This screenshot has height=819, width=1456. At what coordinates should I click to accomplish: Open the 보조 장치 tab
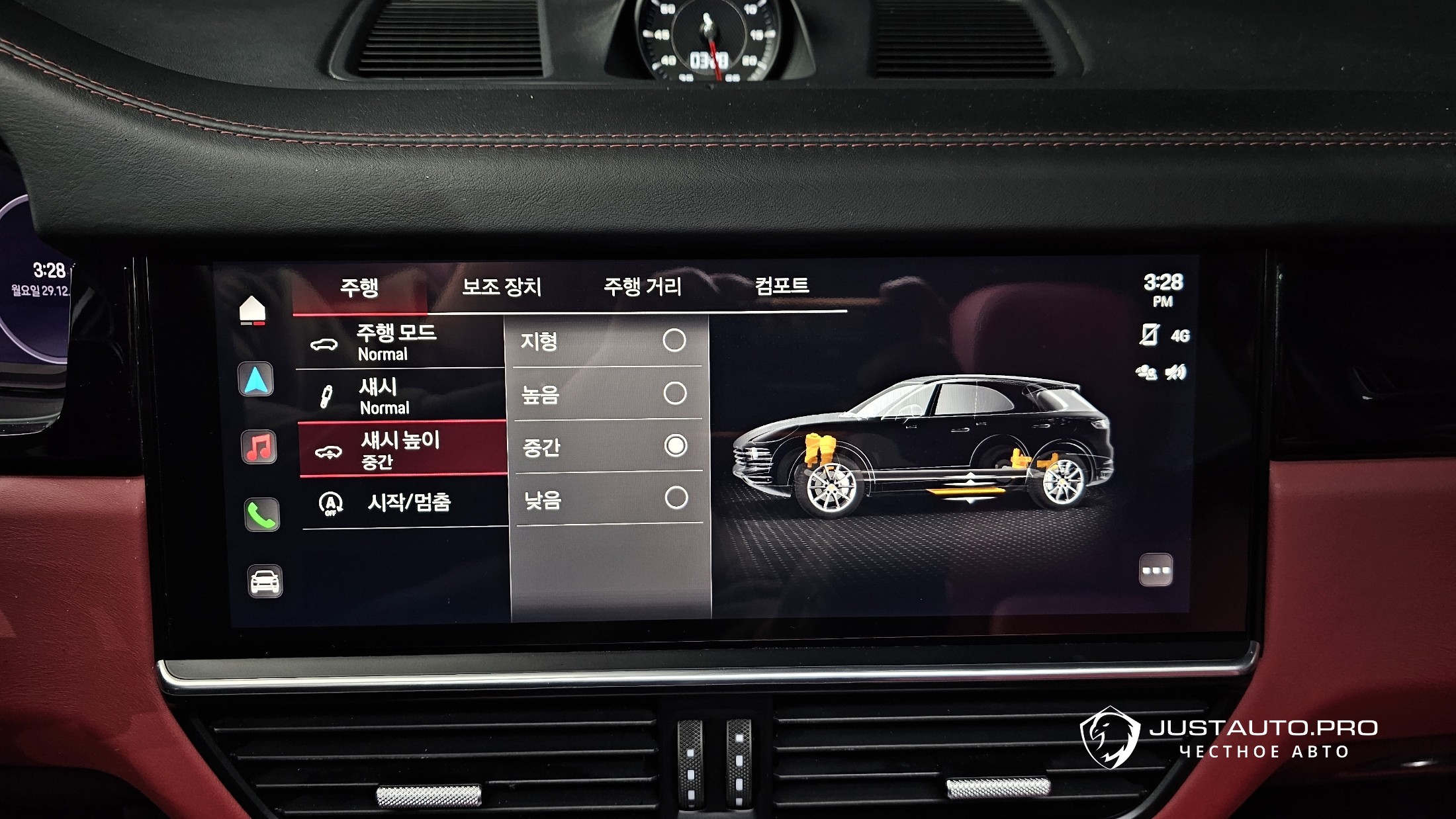[x=502, y=286]
